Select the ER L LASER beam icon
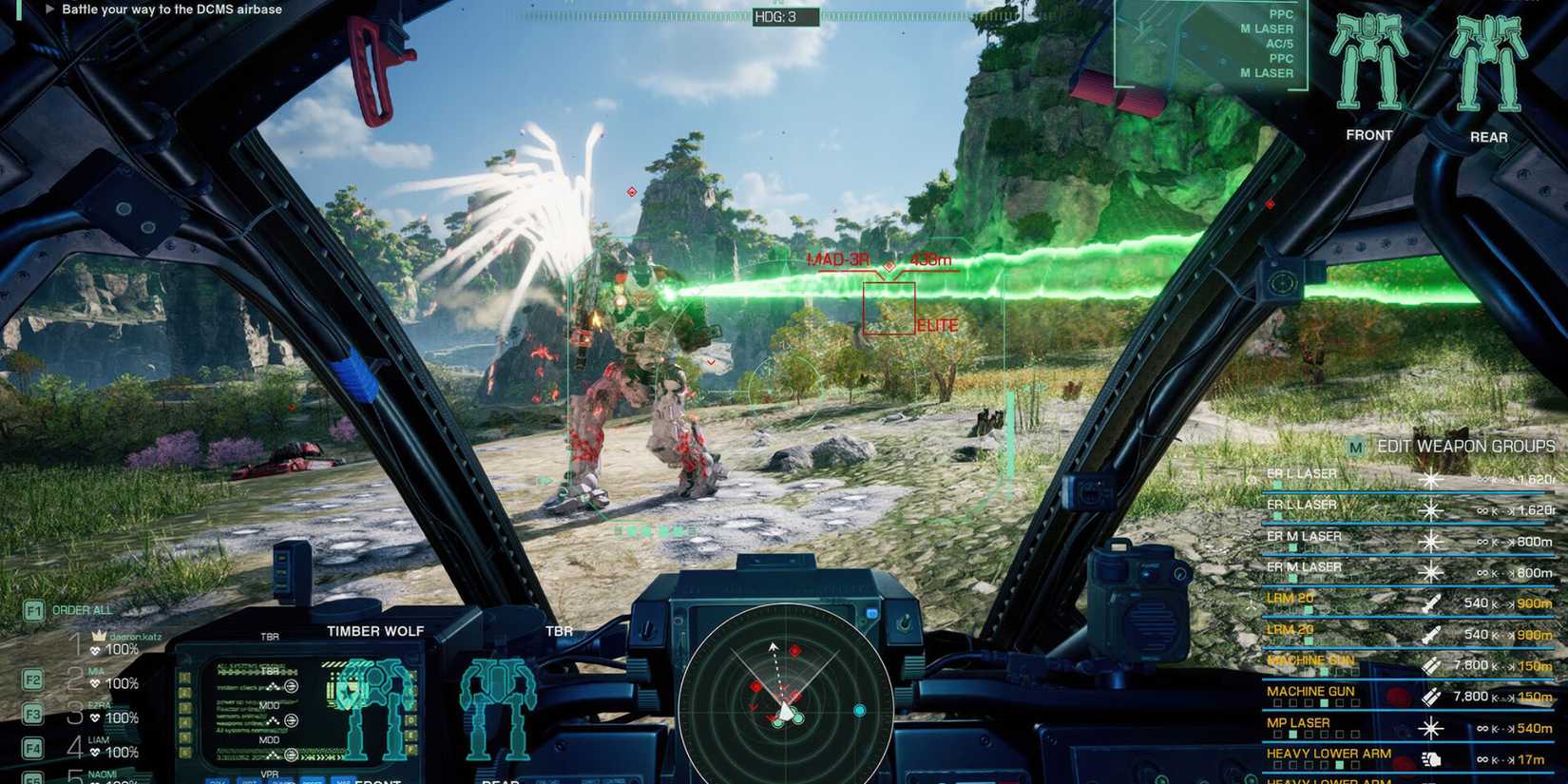This screenshot has height=784, width=1568. tap(1430, 479)
